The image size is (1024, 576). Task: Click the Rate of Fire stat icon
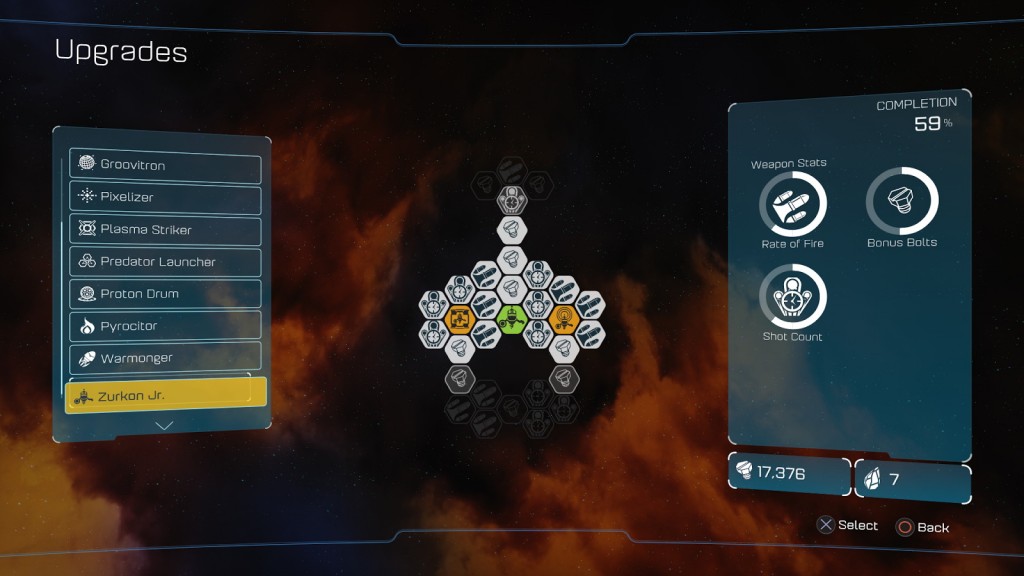(x=792, y=204)
